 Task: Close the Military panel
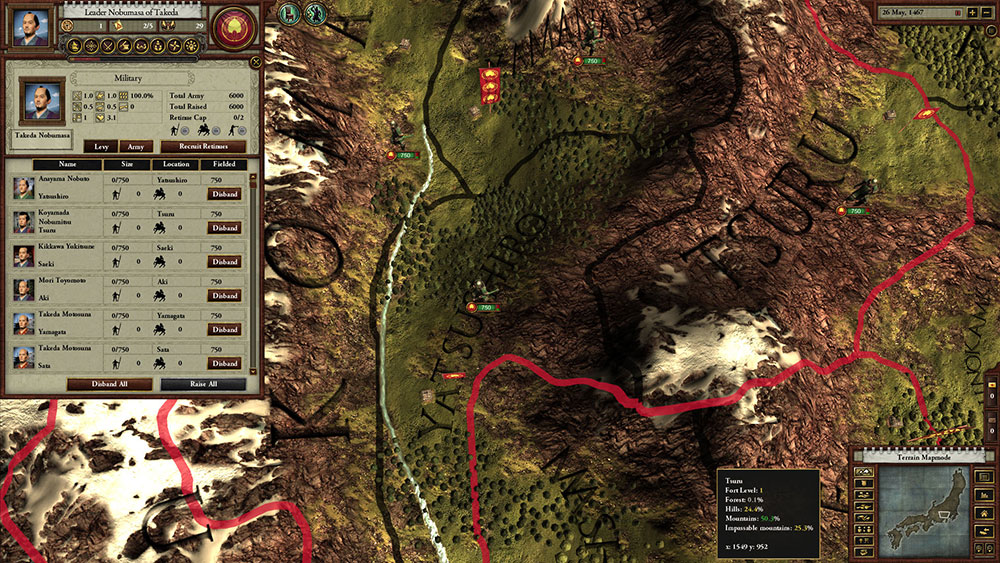tap(253, 62)
